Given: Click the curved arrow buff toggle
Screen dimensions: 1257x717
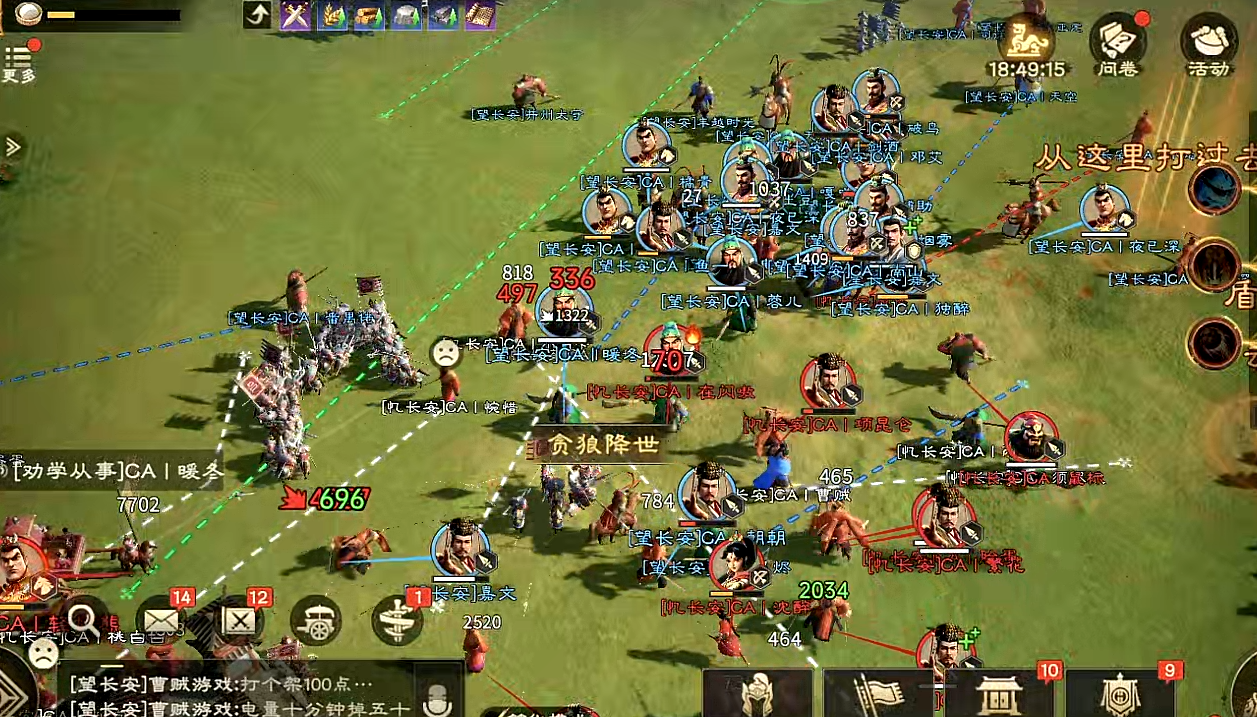Looking at the screenshot, I should (257, 15).
